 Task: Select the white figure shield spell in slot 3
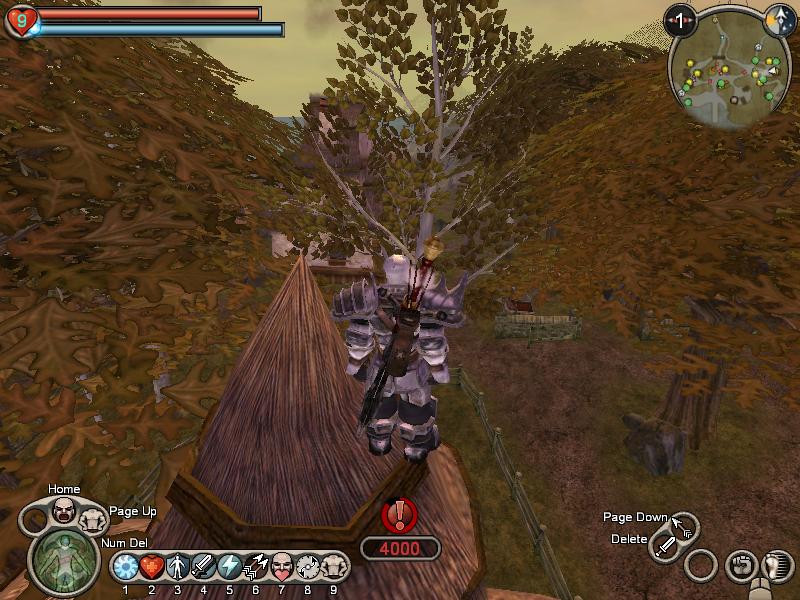(x=177, y=567)
